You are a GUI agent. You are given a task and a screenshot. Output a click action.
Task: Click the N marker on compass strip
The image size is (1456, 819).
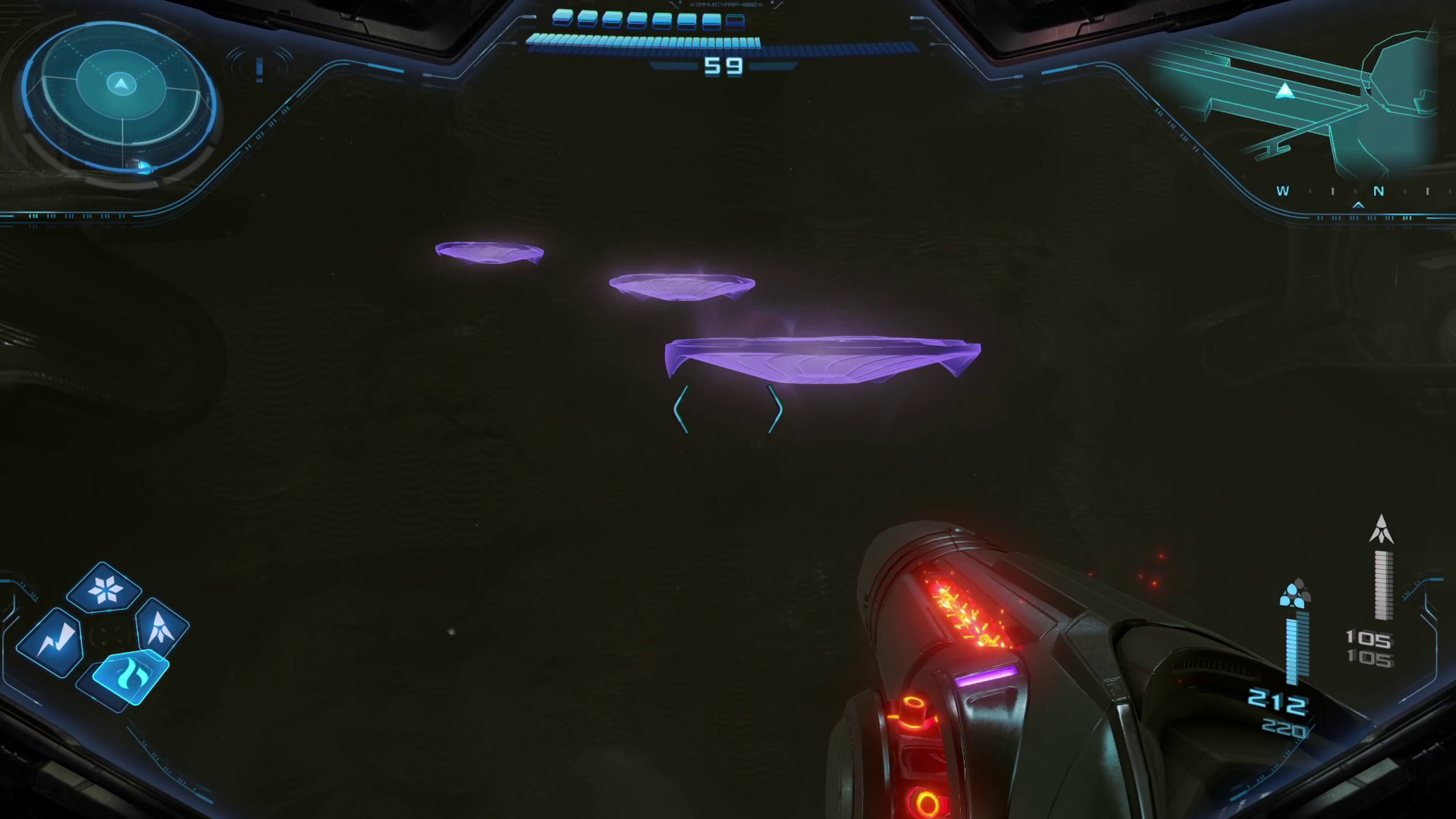click(1379, 191)
